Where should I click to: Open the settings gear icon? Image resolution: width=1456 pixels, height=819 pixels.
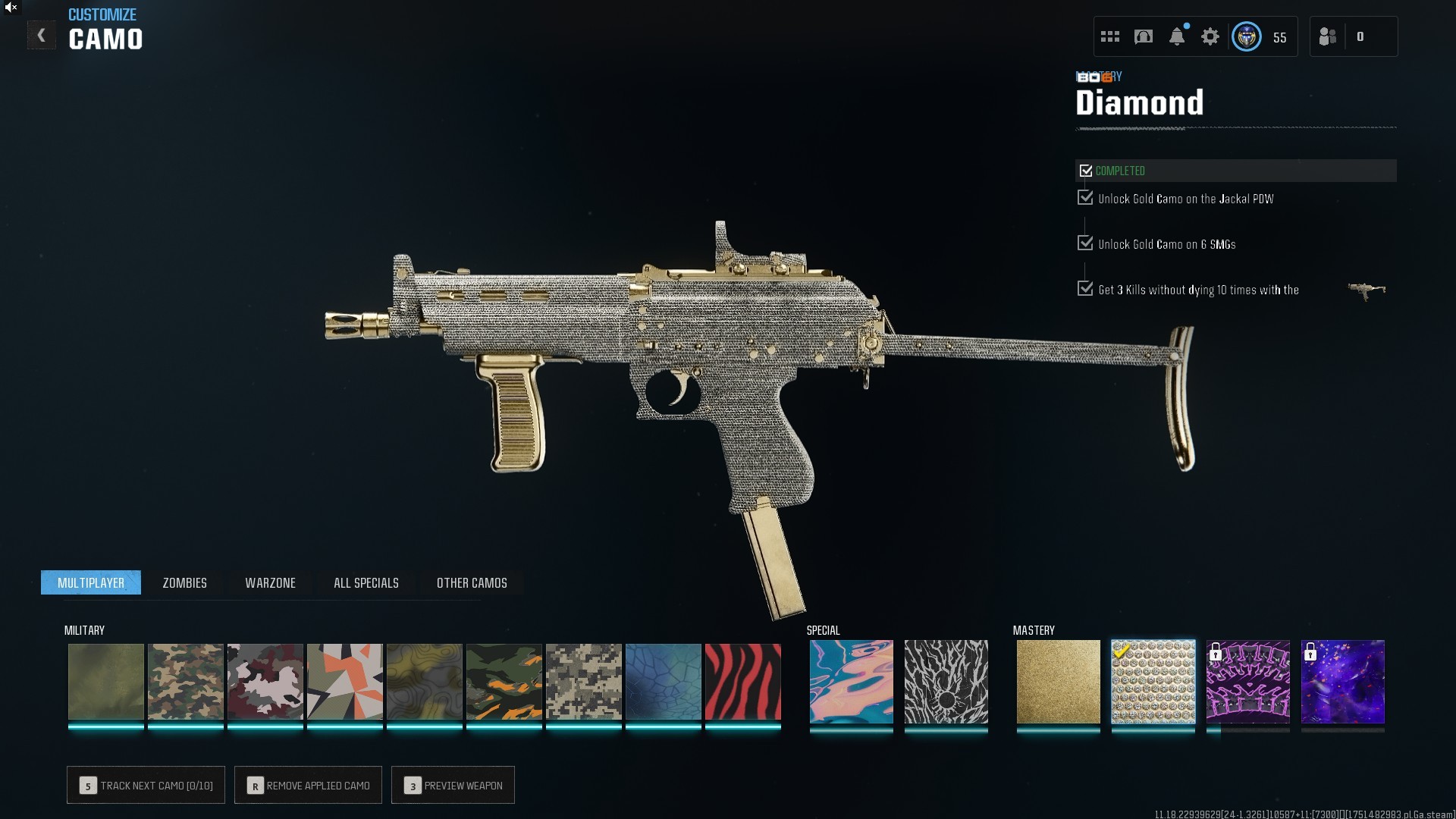pyautogui.click(x=1210, y=36)
